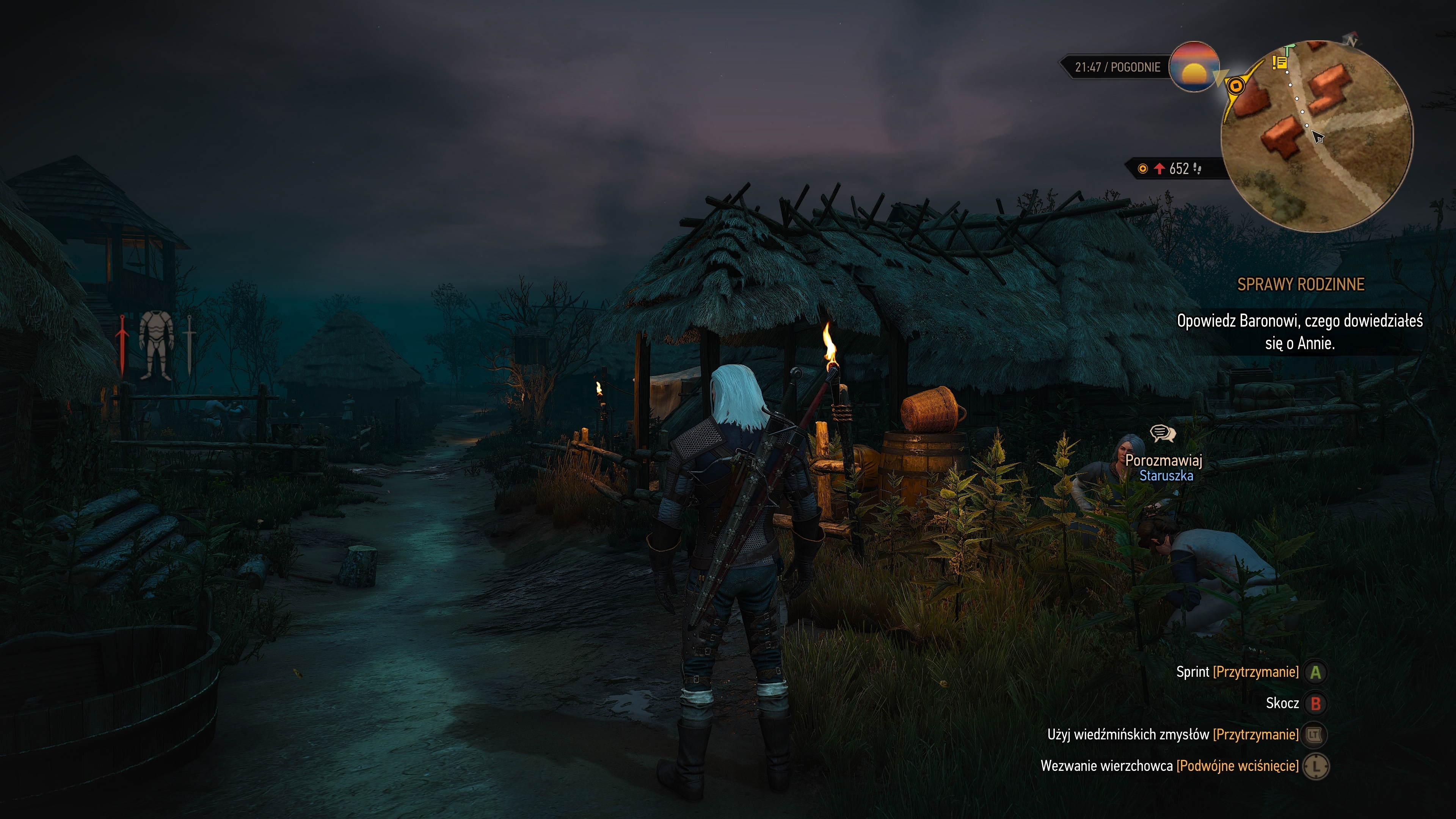This screenshot has width=1456, height=819.
Task: Select the yellow quest objective marker on minimap
Action: [x=1236, y=86]
